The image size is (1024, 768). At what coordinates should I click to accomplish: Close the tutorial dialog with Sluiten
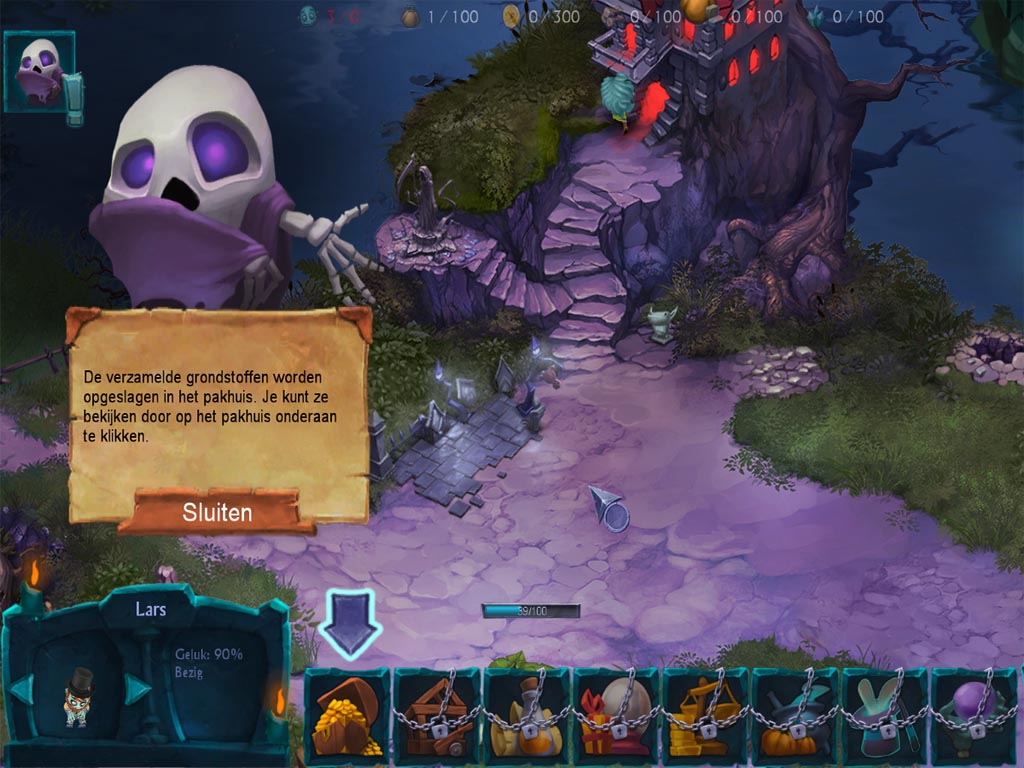[x=217, y=513]
